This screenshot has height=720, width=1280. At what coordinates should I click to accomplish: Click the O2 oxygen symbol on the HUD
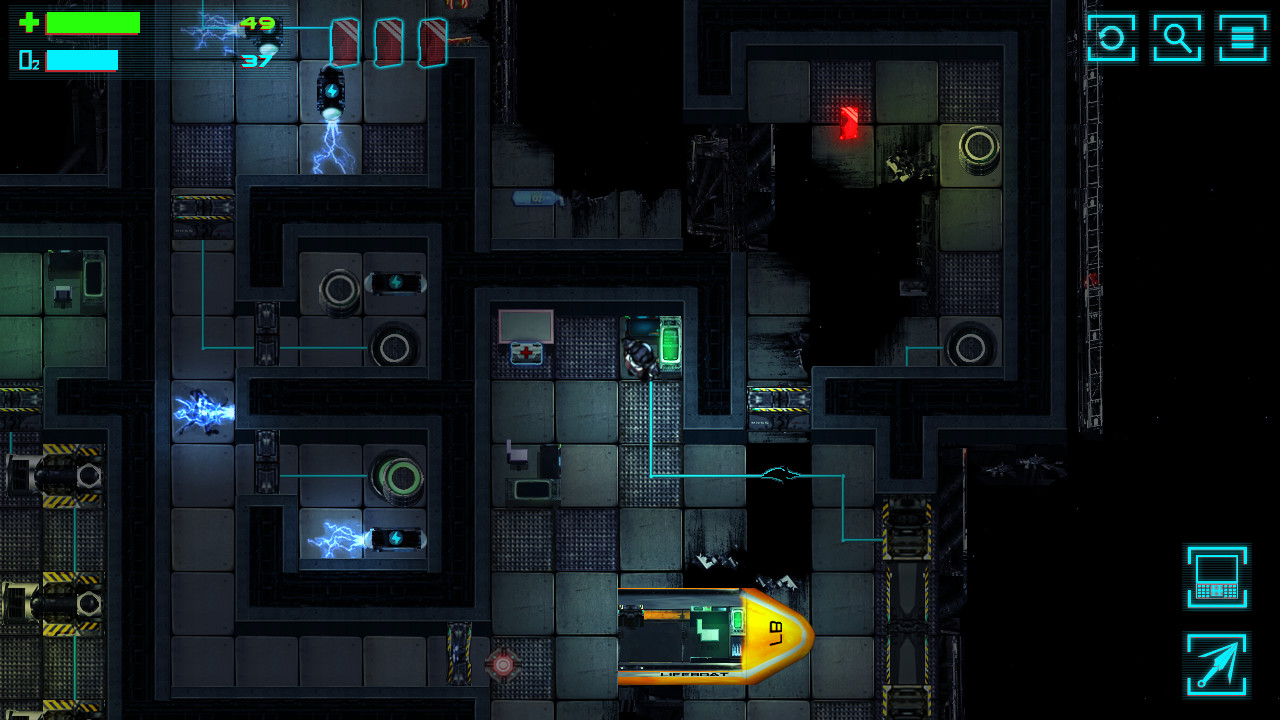click(27, 61)
